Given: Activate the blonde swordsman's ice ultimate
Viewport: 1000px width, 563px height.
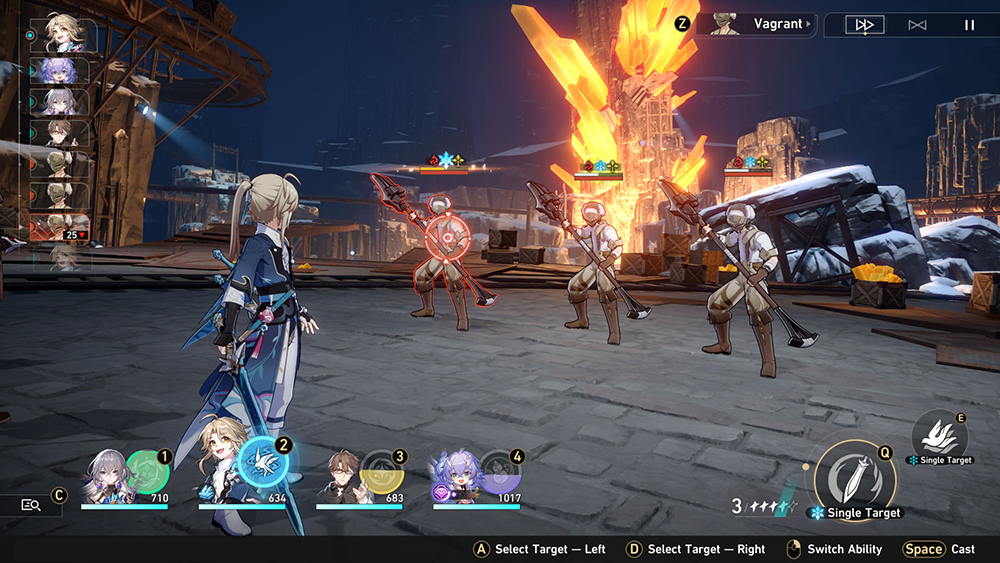Looking at the screenshot, I should click(265, 463).
